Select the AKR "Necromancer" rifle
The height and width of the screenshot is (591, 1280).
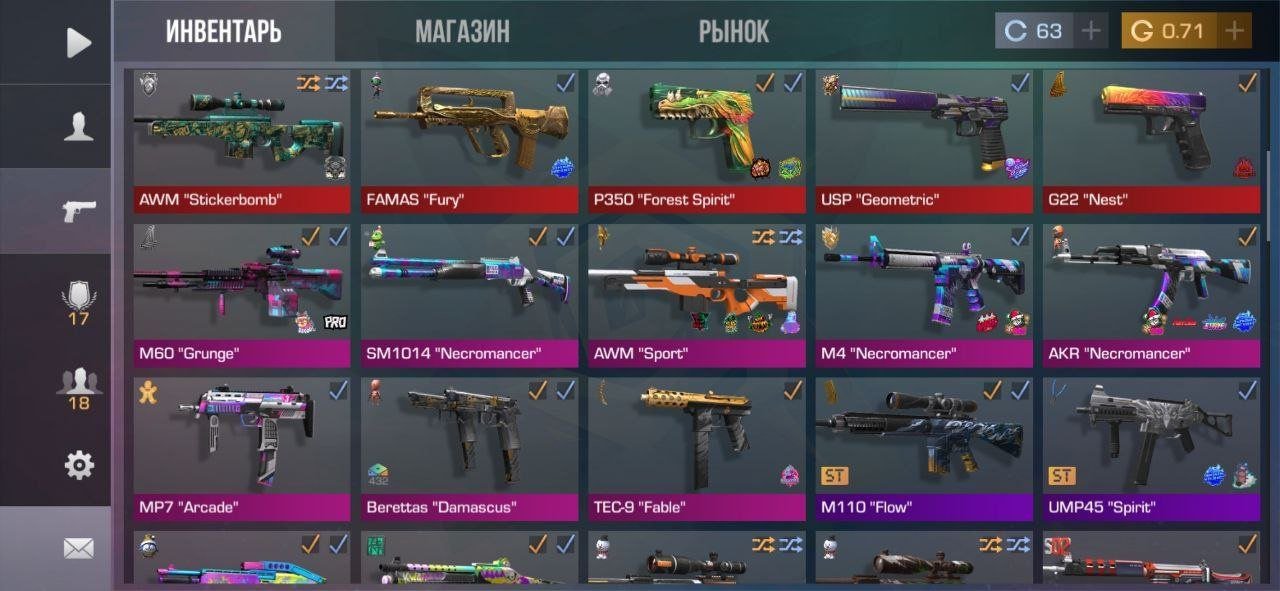coord(1151,294)
